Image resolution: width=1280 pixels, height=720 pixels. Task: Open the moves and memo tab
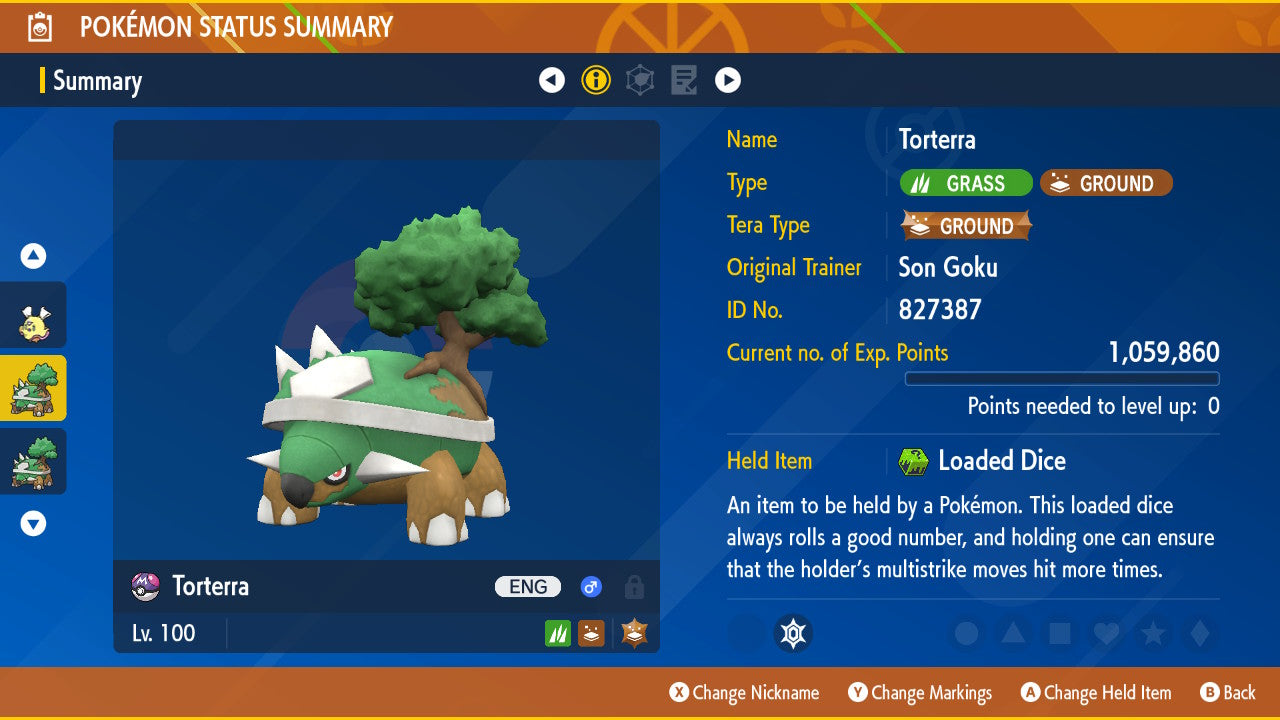(684, 80)
